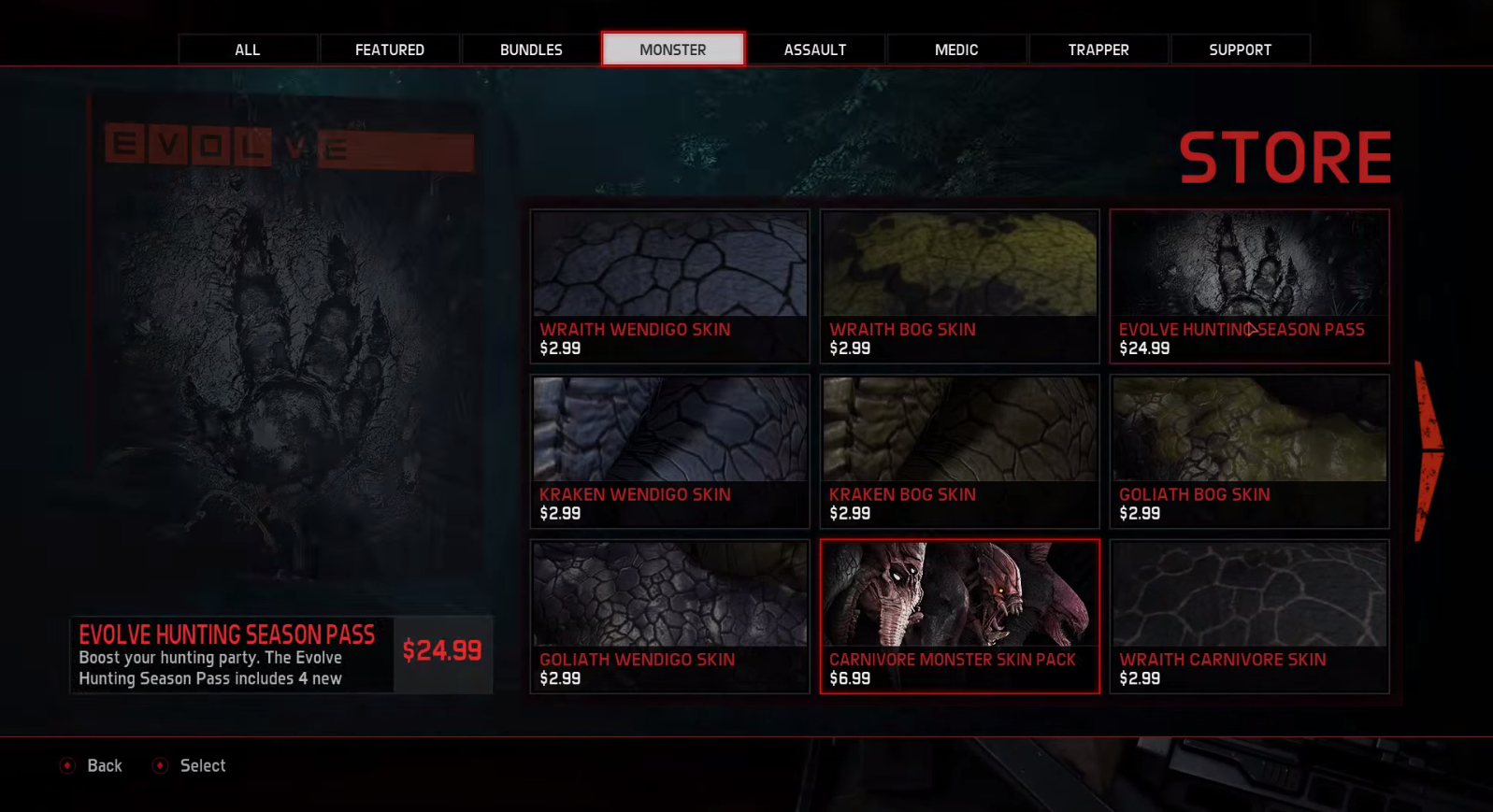Select the Wraith Carnivore Skin item
This screenshot has height=812, width=1493.
click(1249, 617)
